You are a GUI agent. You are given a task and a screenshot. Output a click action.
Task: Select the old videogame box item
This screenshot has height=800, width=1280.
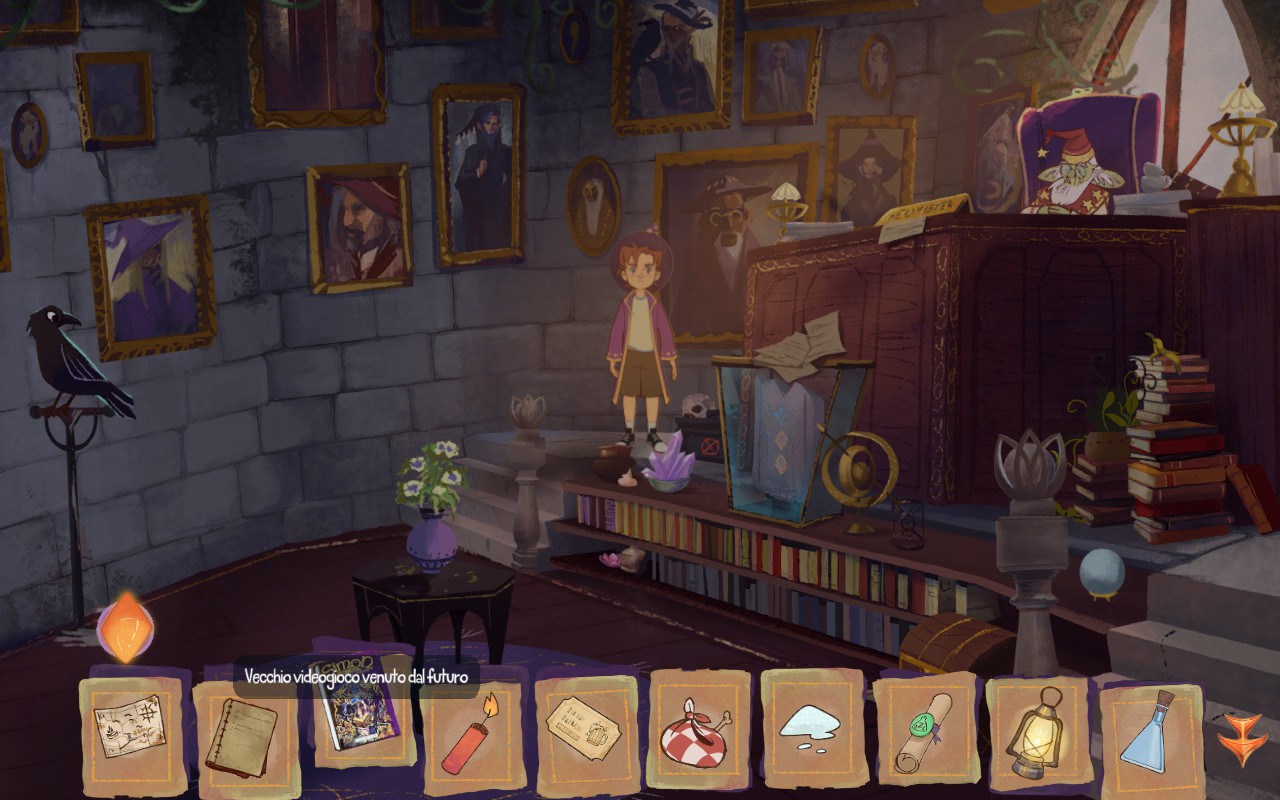pyautogui.click(x=359, y=711)
